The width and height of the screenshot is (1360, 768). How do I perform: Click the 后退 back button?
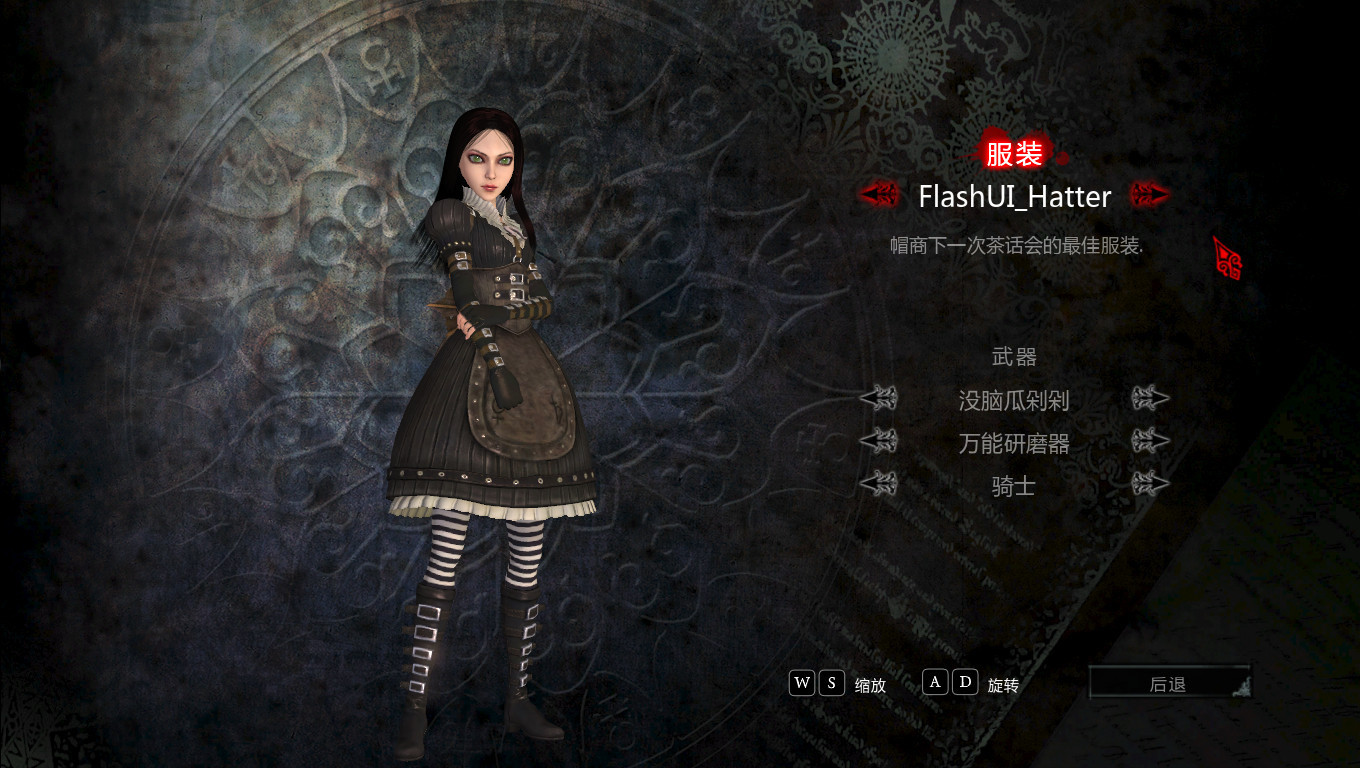(x=1169, y=684)
